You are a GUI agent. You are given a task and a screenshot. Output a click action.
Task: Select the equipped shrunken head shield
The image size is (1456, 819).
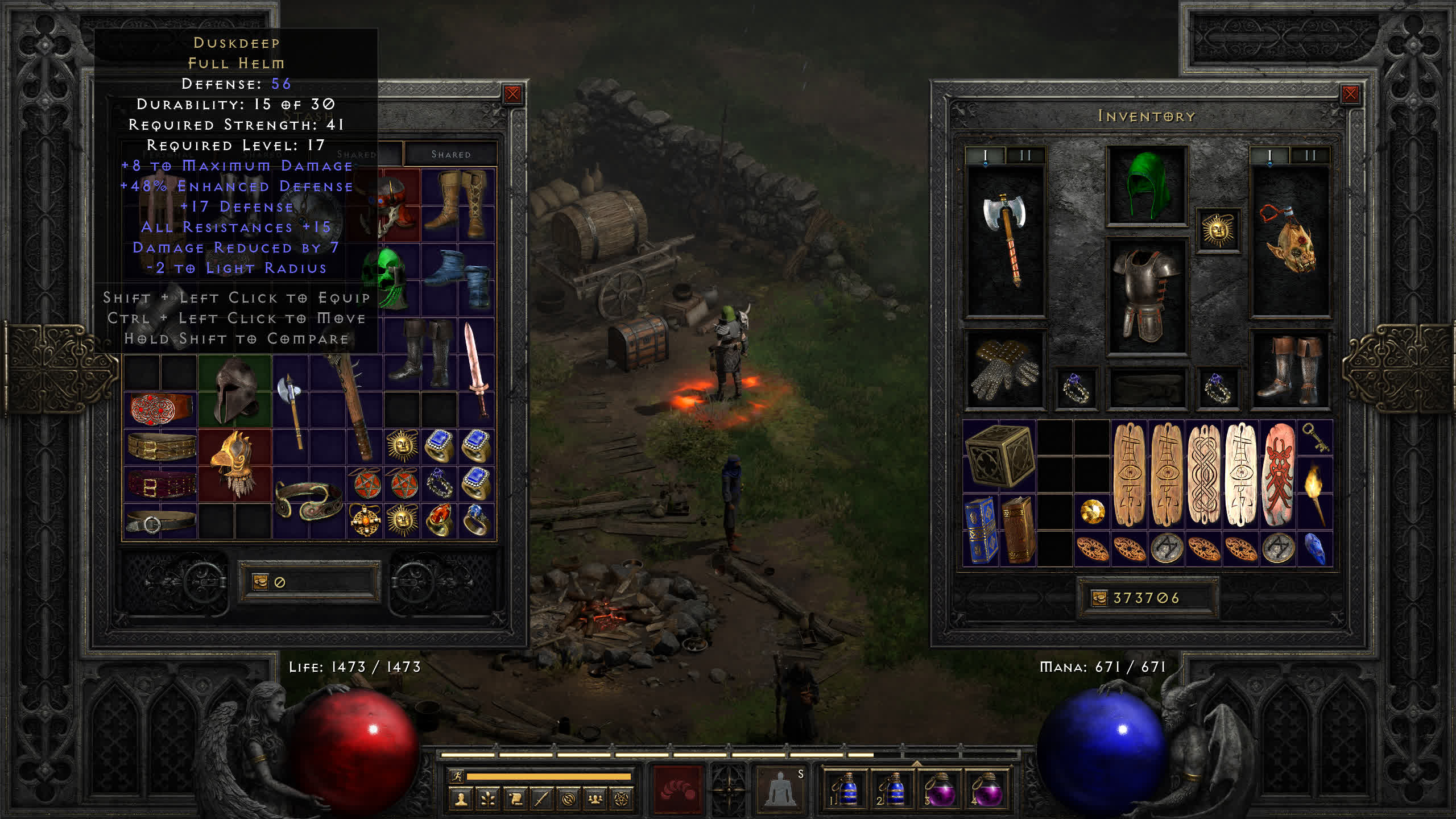click(1290, 239)
